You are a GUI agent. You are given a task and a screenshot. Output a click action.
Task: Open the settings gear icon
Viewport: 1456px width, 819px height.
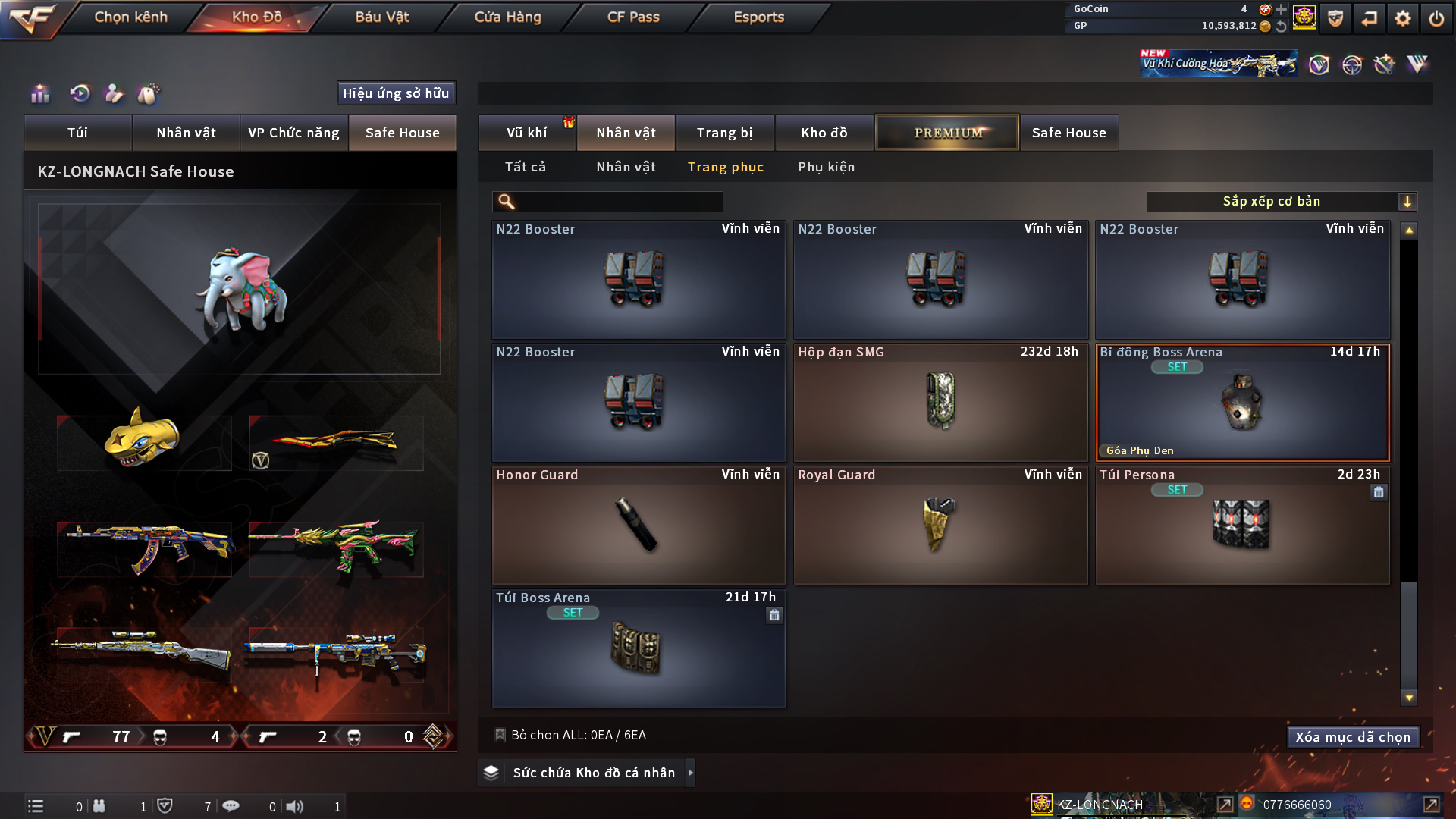(1402, 18)
